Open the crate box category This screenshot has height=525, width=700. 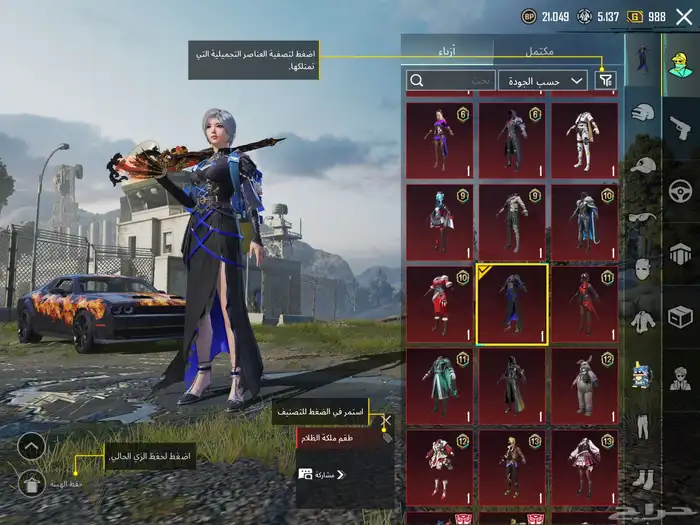point(680,316)
